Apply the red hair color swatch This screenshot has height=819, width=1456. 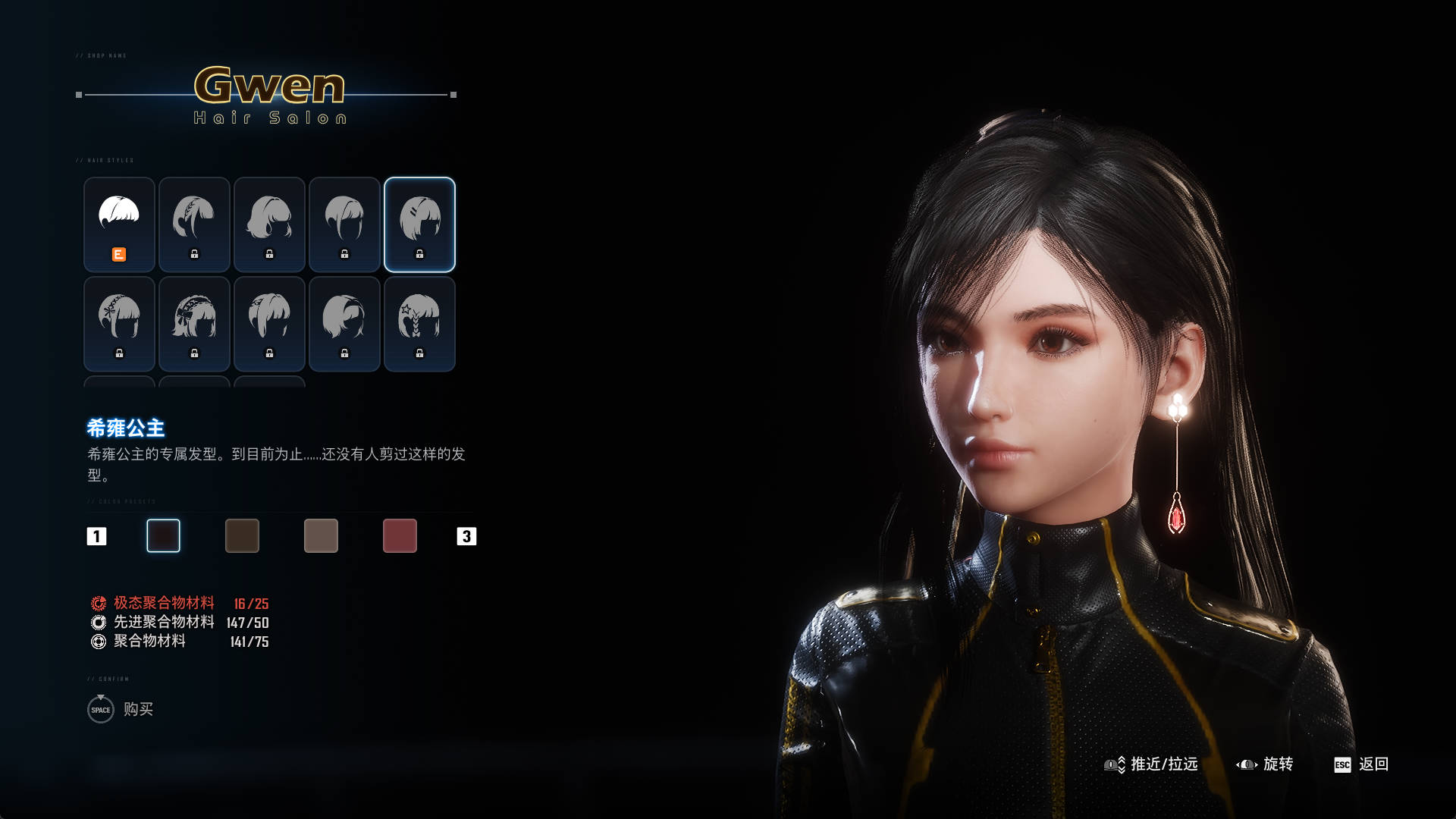pos(400,536)
